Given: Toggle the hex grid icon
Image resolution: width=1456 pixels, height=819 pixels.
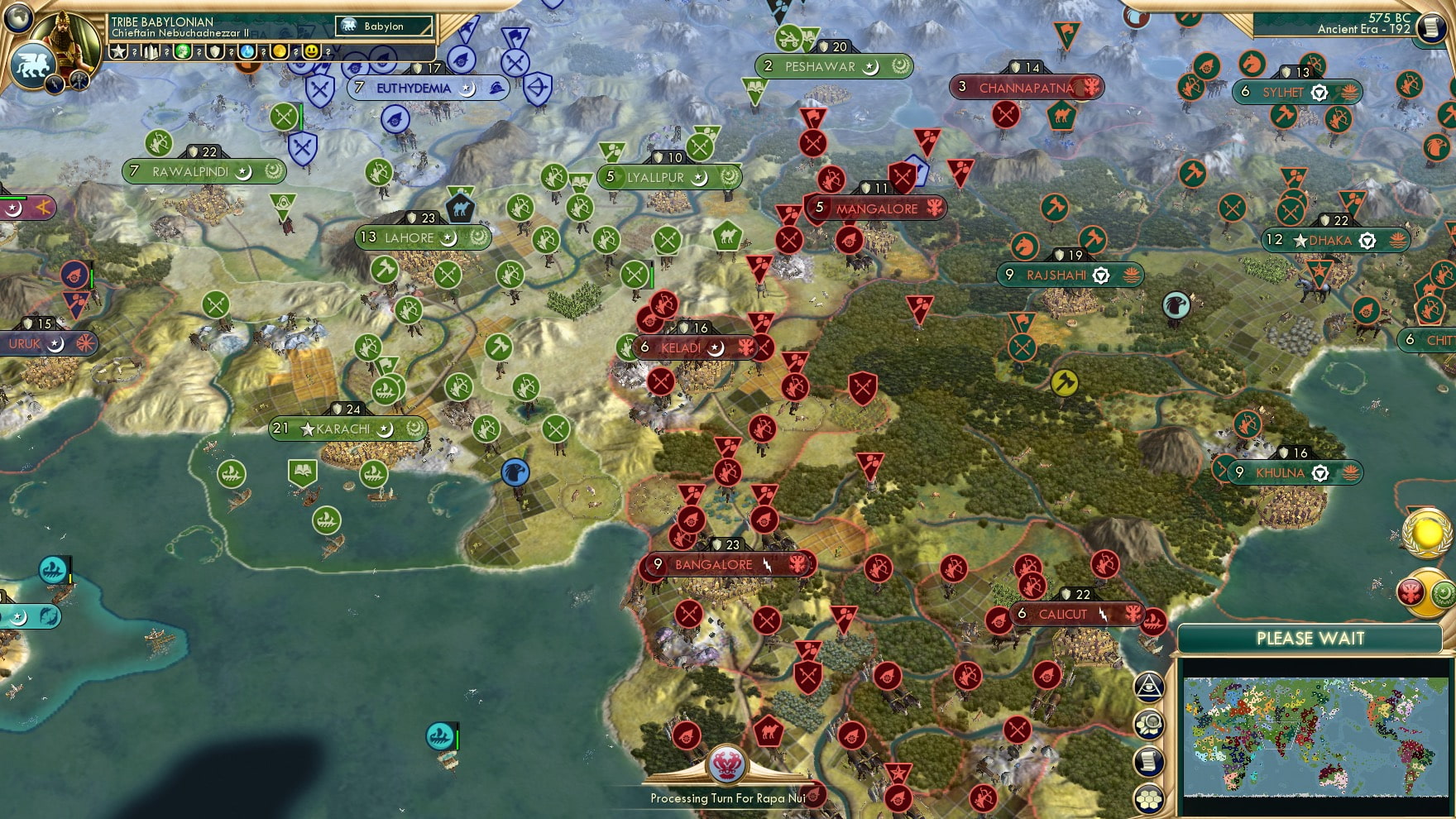Looking at the screenshot, I should click(x=1149, y=798).
